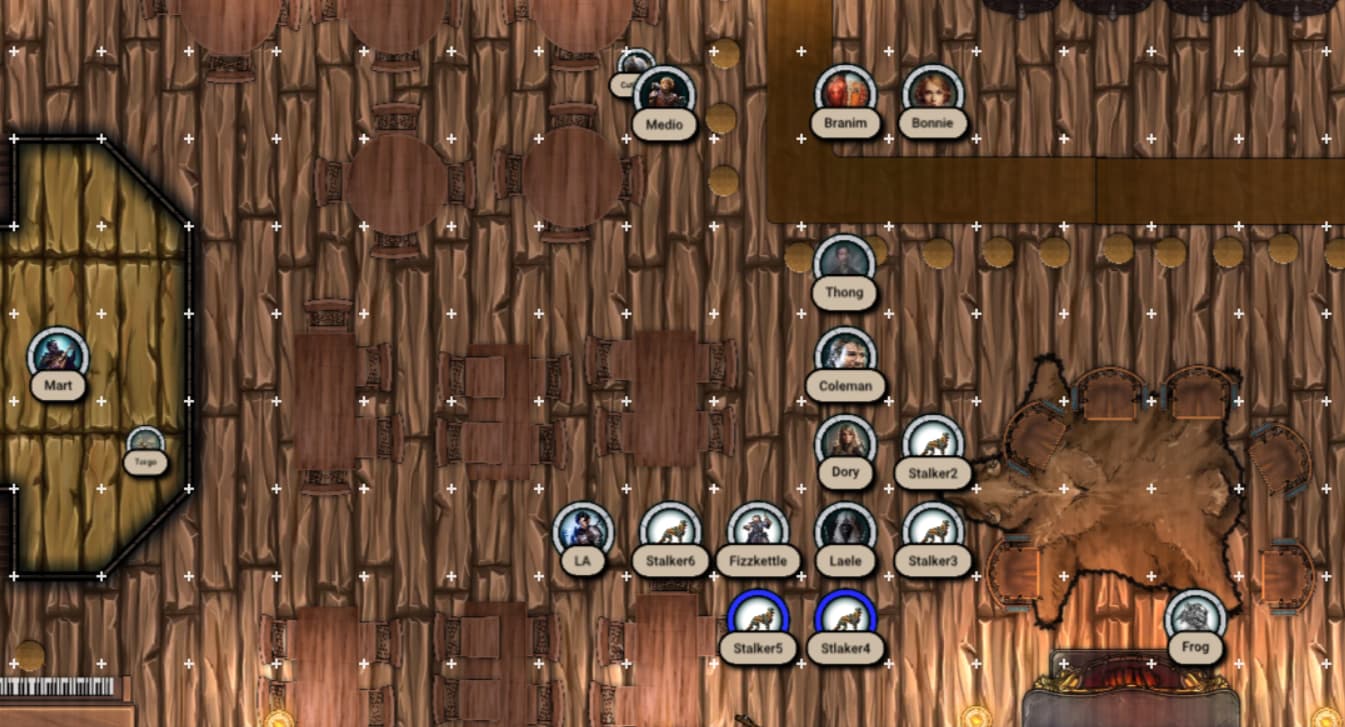Screen dimensions: 1345x727
Task: Choose the Laele token
Action: pyautogui.click(x=845, y=531)
